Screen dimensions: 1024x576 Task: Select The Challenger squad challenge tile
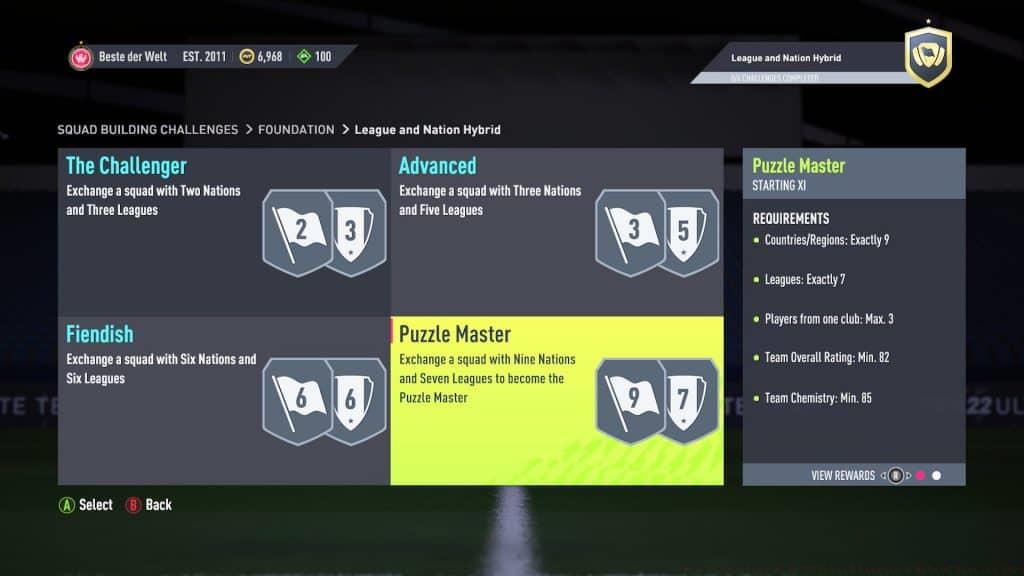(x=223, y=232)
